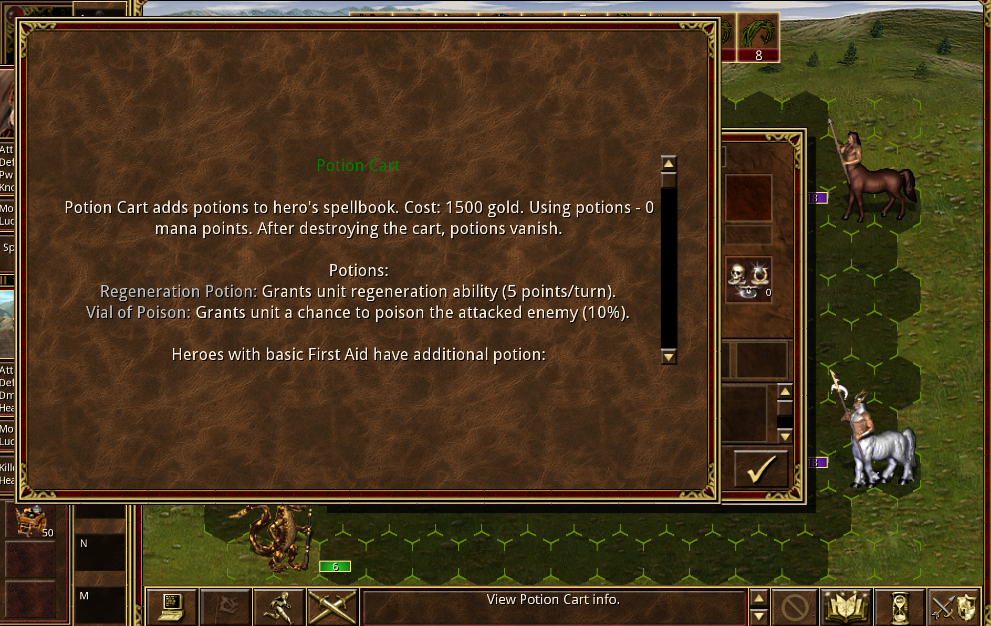Open combat options with the computer icon

click(x=171, y=606)
